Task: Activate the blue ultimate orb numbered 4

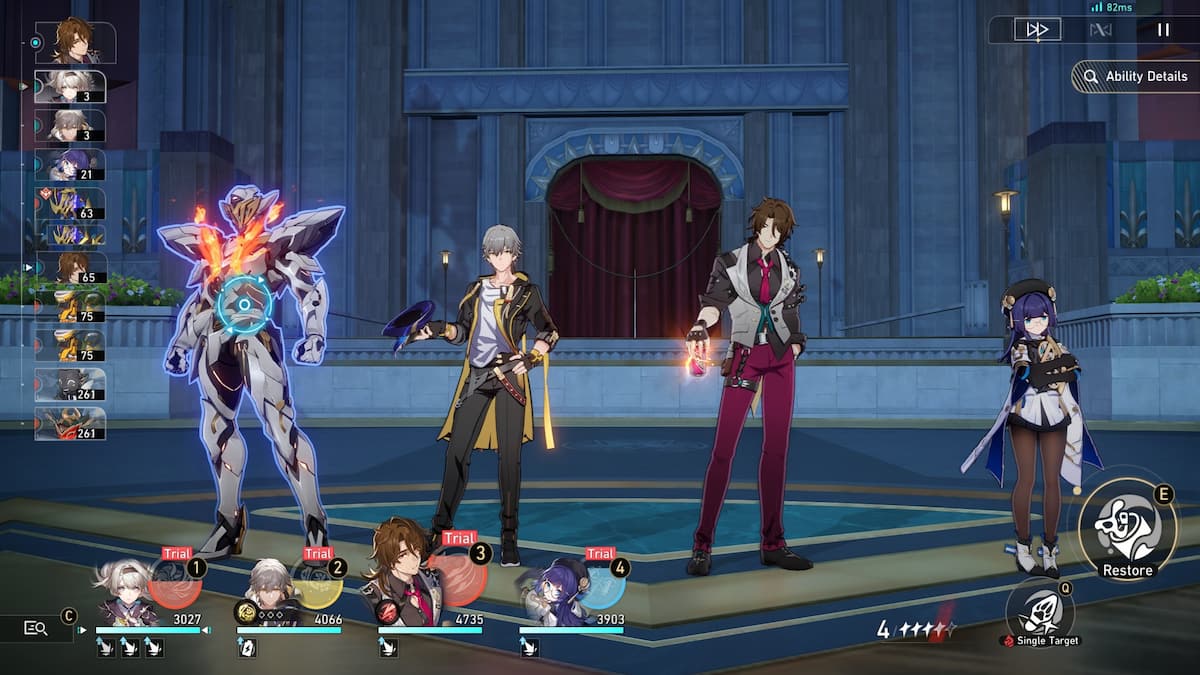Action: pyautogui.click(x=600, y=583)
